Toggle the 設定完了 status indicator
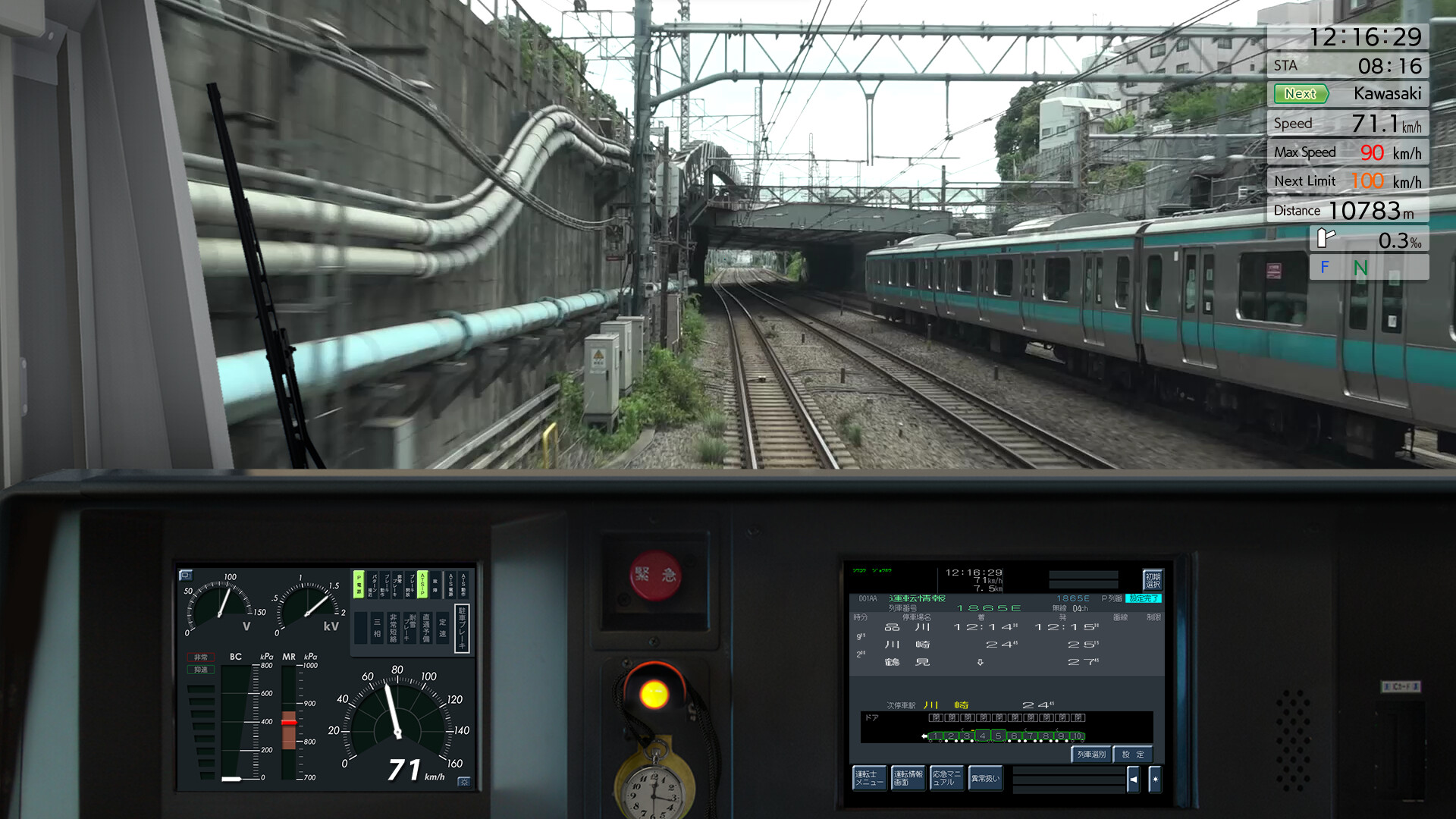 click(x=1144, y=598)
